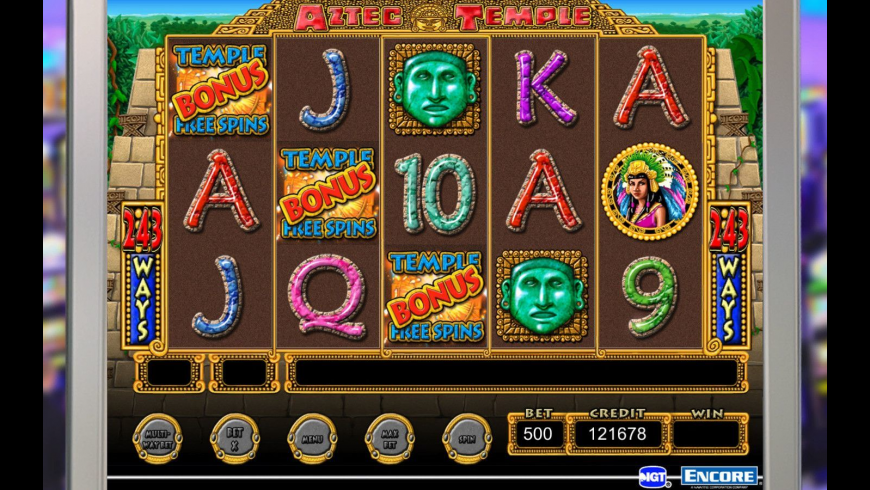Image resolution: width=870 pixels, height=490 pixels.
Task: Open the Menu stone button
Action: (312, 438)
